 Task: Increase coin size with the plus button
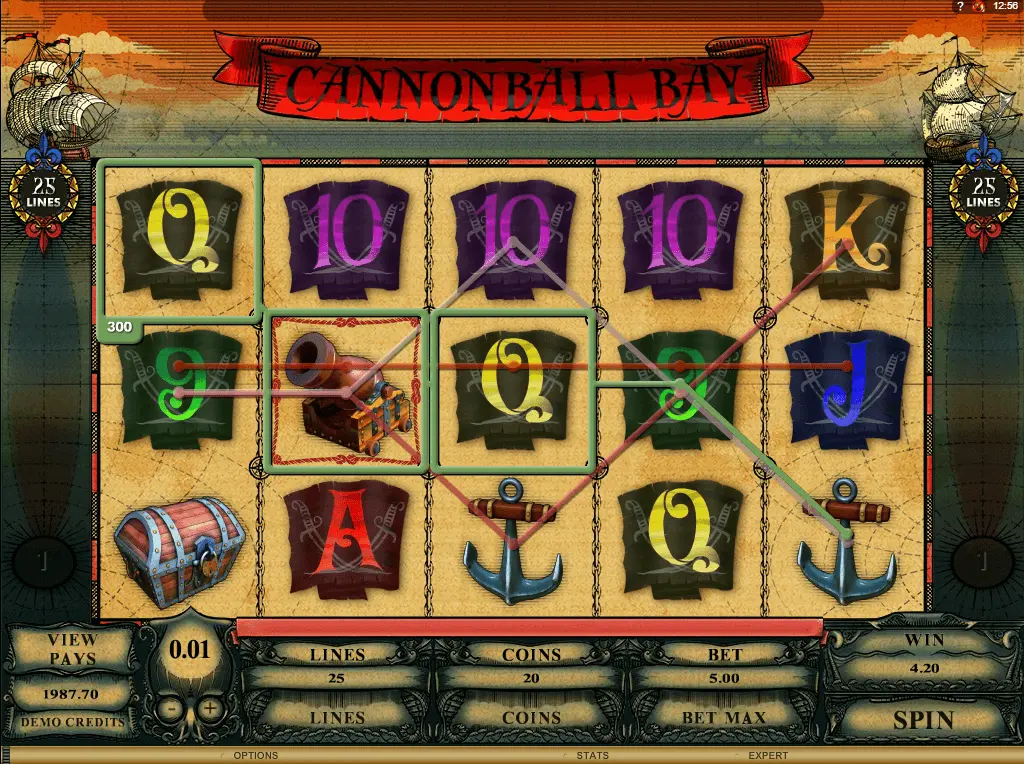point(209,708)
